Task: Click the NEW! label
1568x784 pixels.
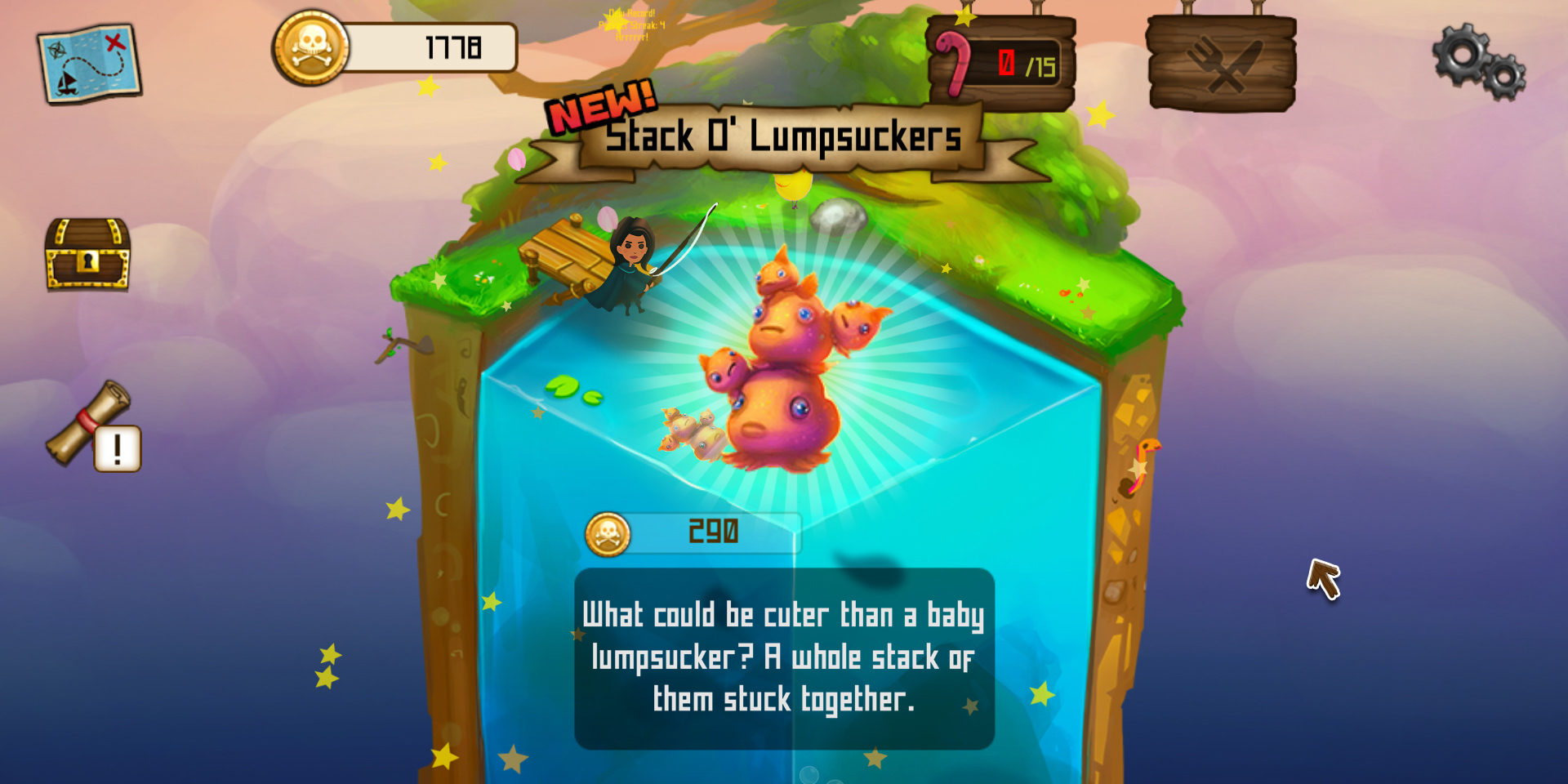Action: point(599,106)
